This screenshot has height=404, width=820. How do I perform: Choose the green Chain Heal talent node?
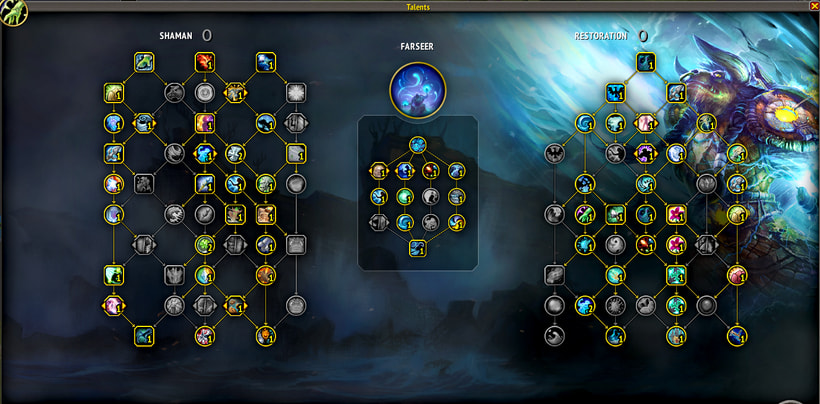[144, 63]
